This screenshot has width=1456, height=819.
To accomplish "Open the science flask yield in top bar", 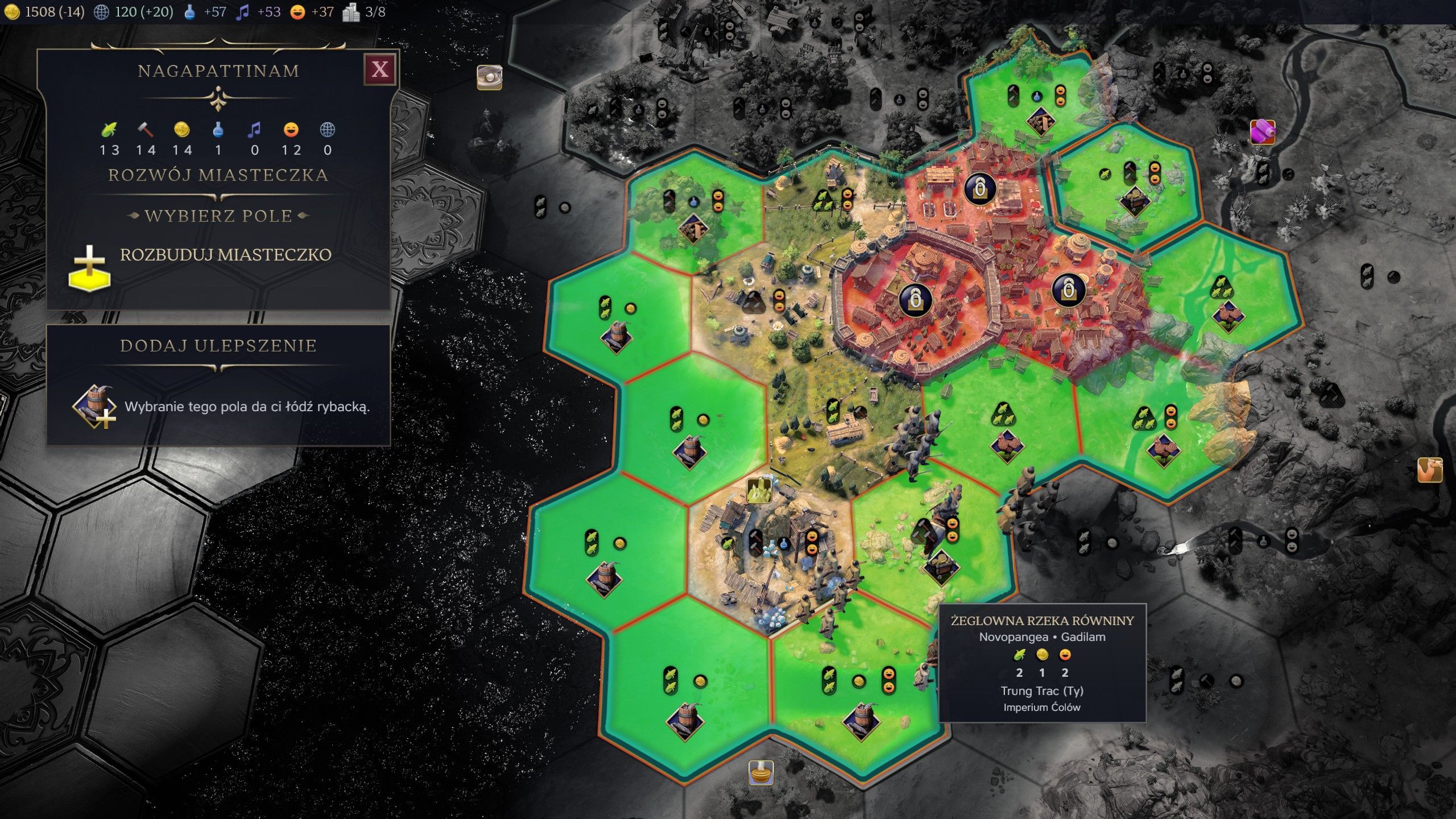I will click(190, 12).
